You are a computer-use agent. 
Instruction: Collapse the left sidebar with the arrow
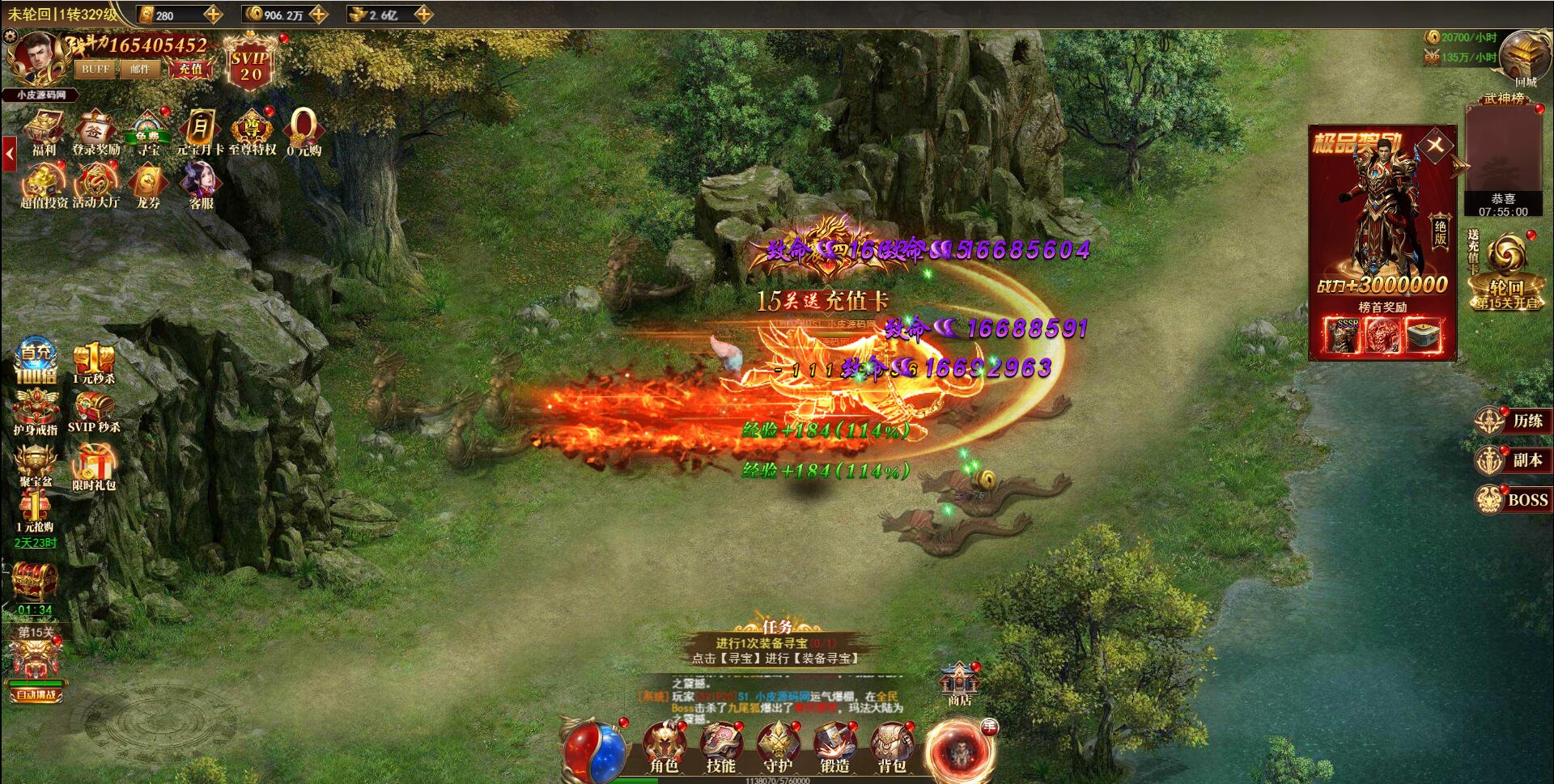click(x=10, y=150)
